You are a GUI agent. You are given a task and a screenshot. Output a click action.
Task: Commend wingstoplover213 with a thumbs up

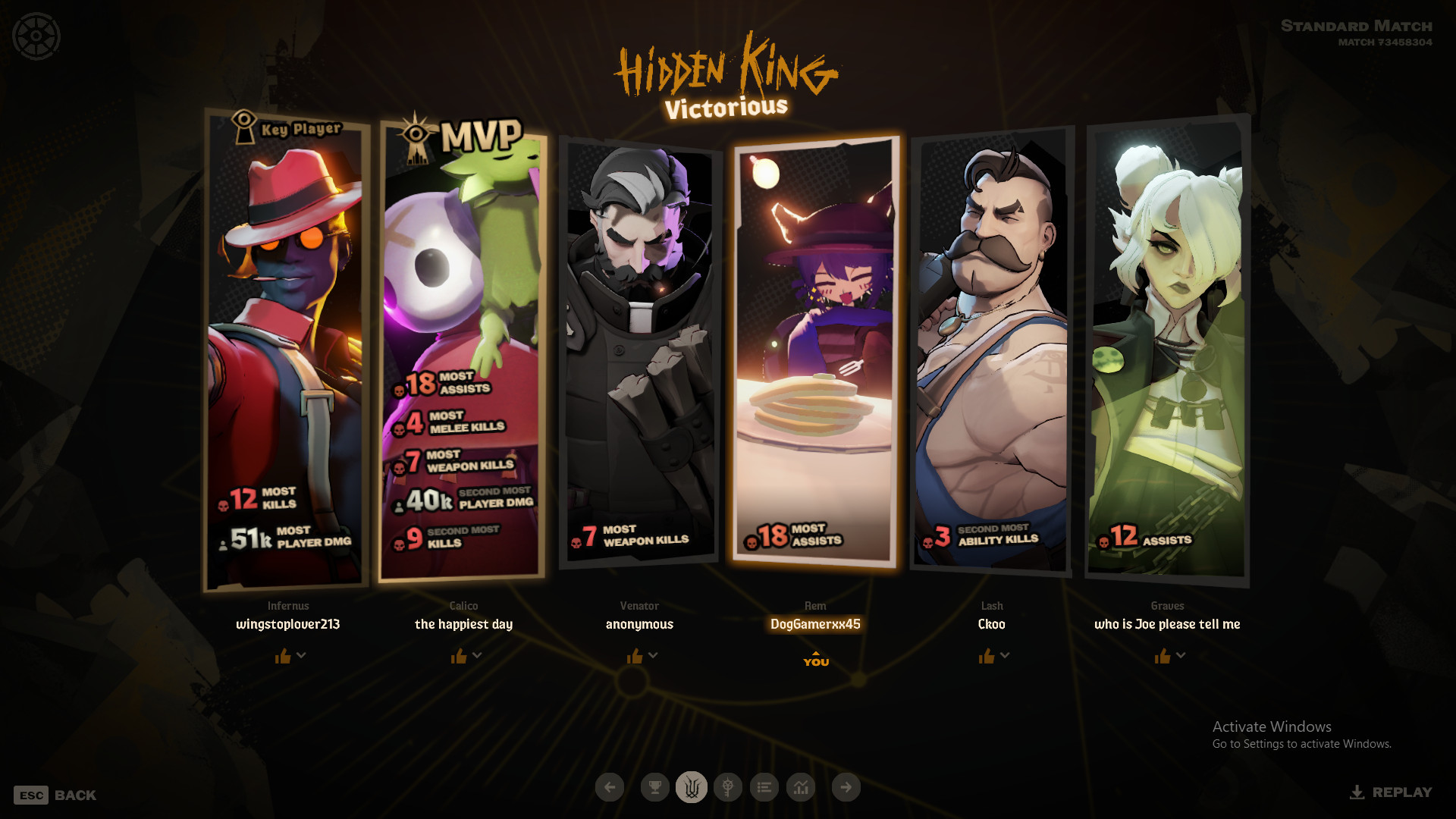click(283, 656)
